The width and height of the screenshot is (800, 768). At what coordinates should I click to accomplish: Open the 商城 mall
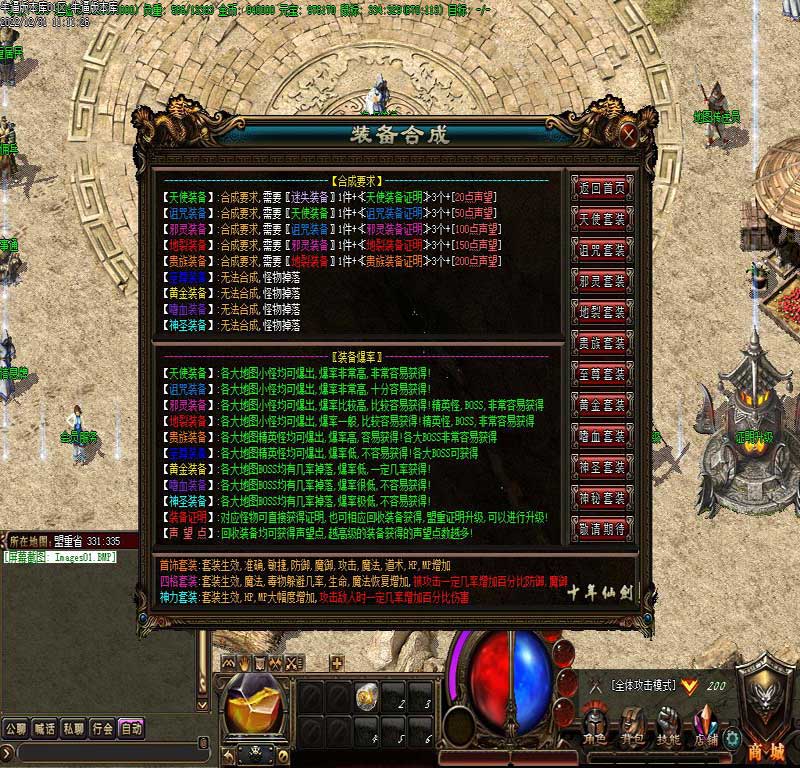pos(767,718)
